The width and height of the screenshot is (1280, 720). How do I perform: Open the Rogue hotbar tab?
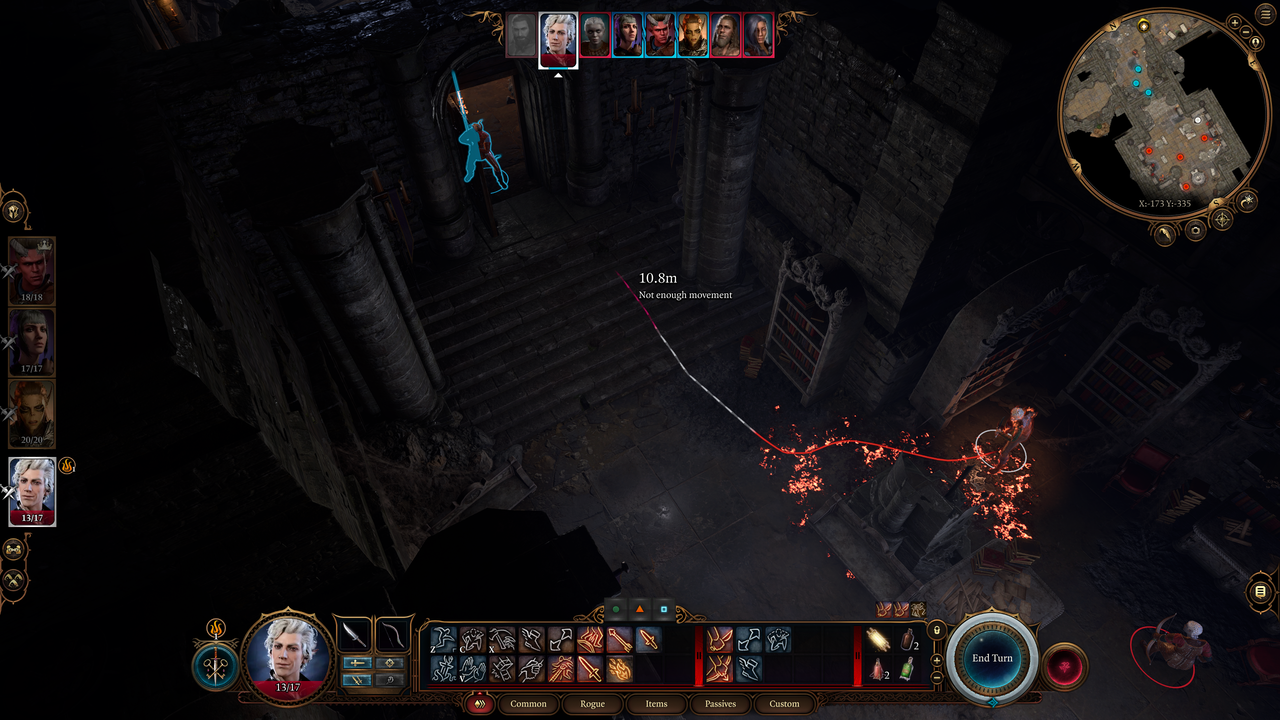[x=592, y=703]
